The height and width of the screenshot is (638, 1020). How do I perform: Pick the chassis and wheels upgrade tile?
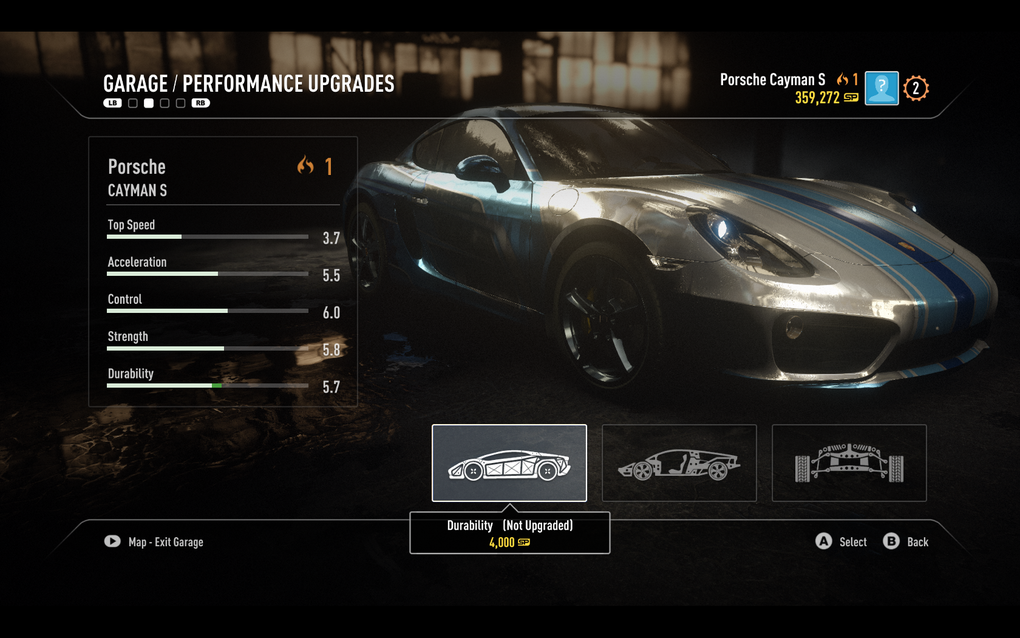pyautogui.click(x=849, y=463)
